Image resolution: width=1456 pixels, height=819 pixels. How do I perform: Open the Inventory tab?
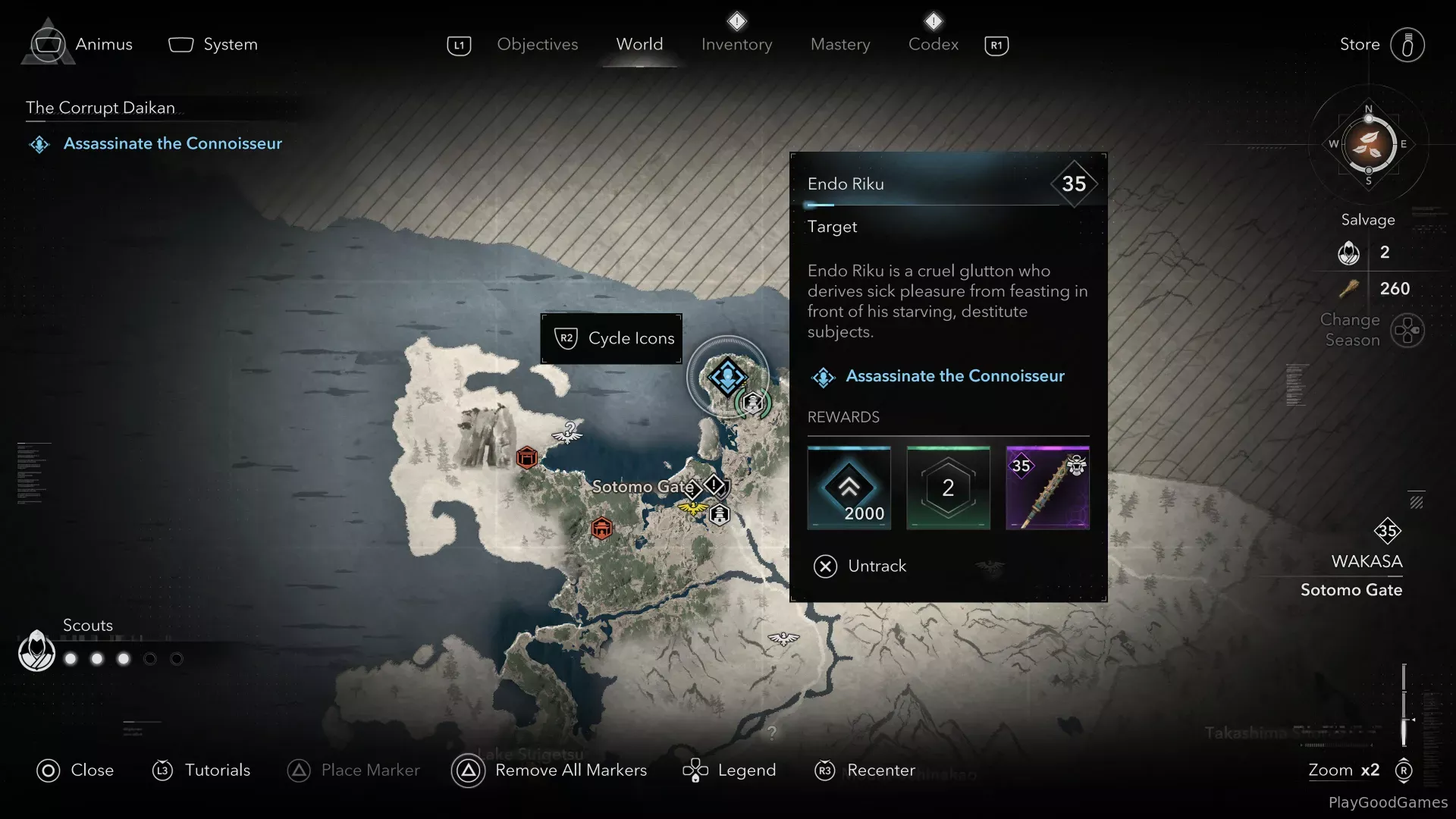pos(736,45)
